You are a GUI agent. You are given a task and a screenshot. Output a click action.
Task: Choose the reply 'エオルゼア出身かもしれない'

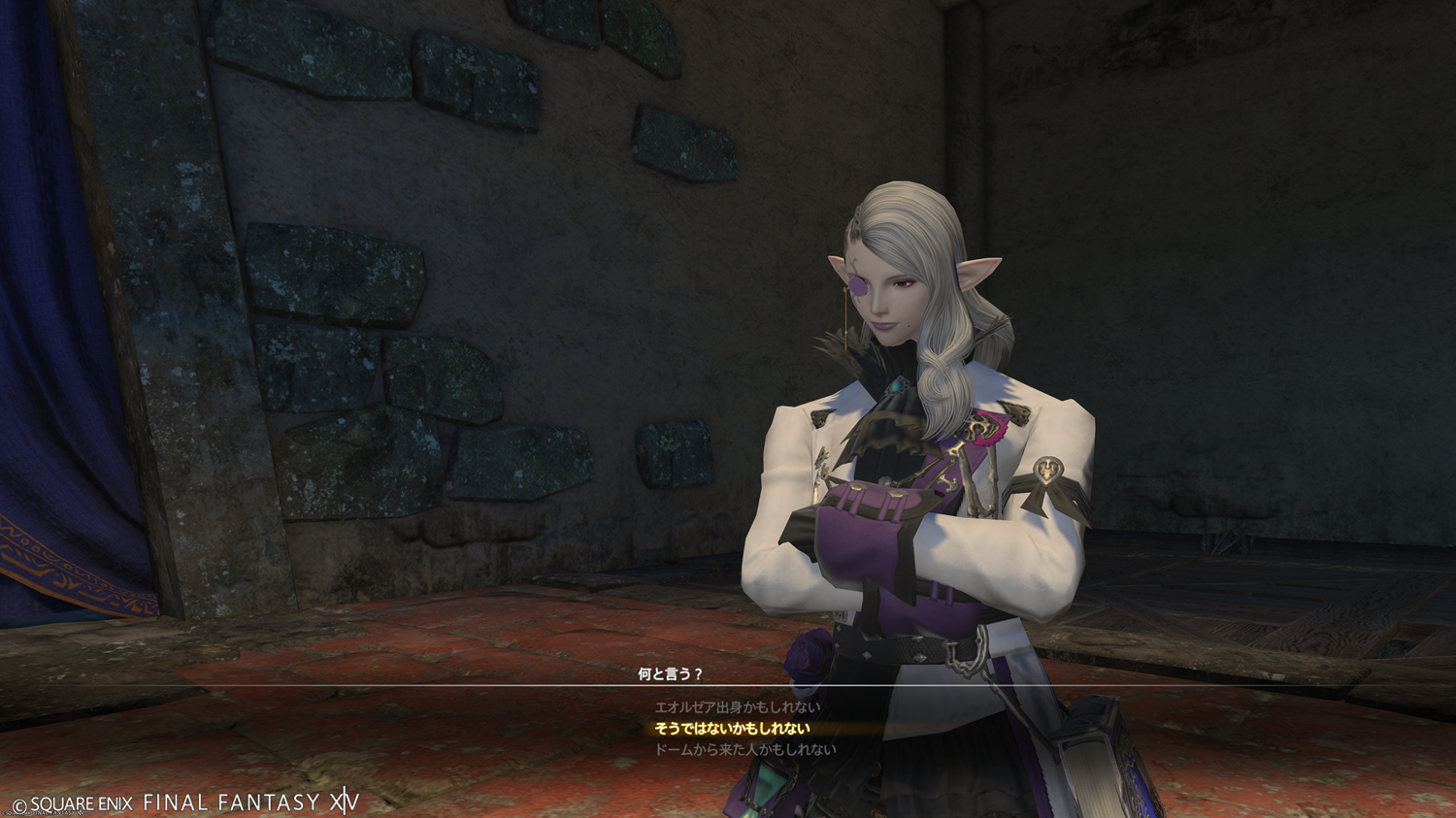click(737, 707)
